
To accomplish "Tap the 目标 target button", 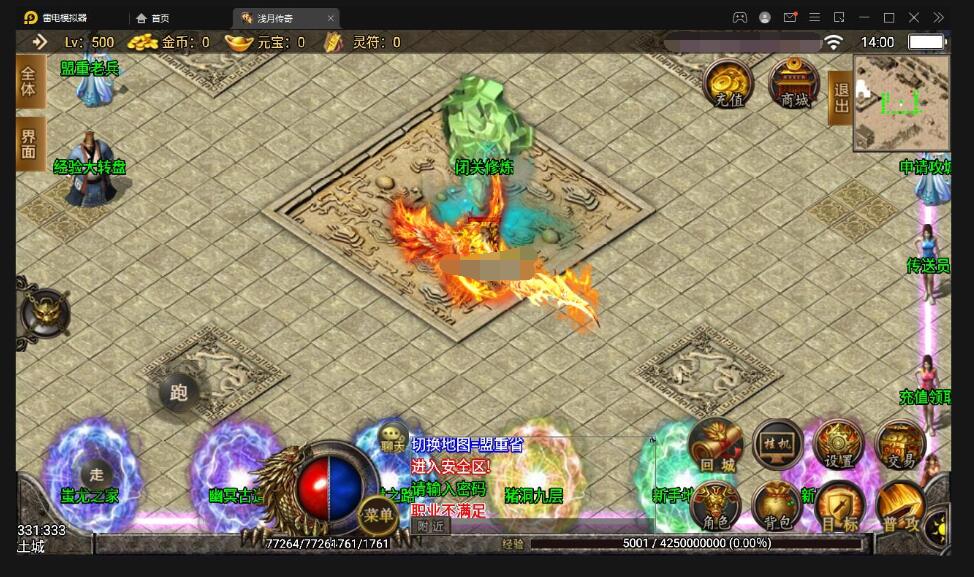I will (x=839, y=509).
